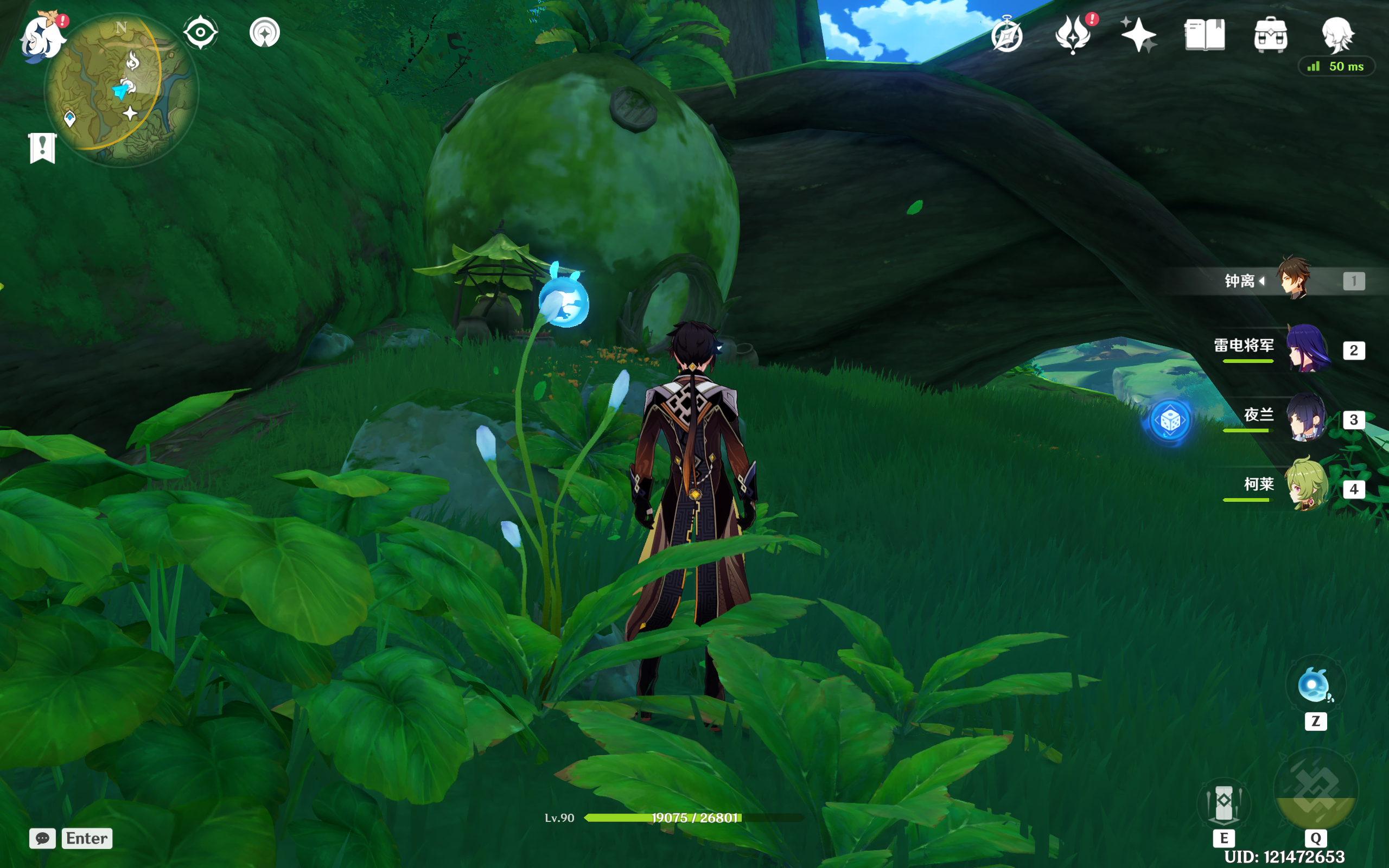Switch to party member 夜兰
The image size is (1389, 868).
pos(1305,418)
